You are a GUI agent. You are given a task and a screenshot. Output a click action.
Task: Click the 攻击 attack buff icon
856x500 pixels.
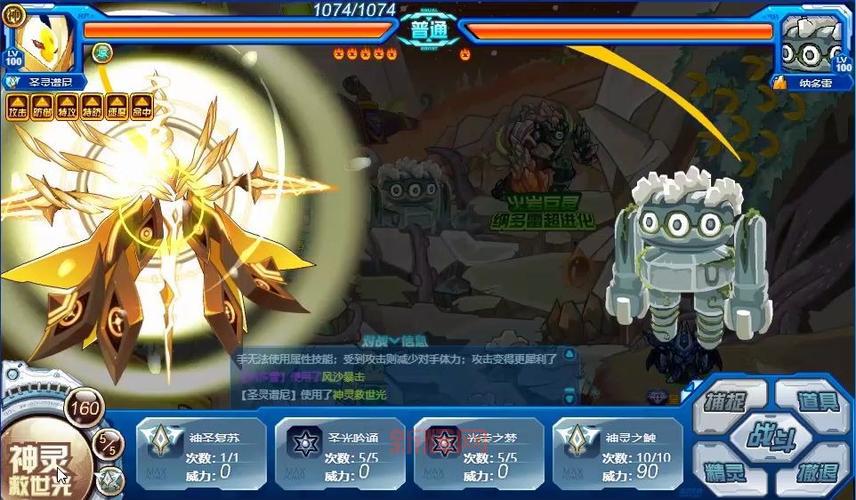pos(18,104)
